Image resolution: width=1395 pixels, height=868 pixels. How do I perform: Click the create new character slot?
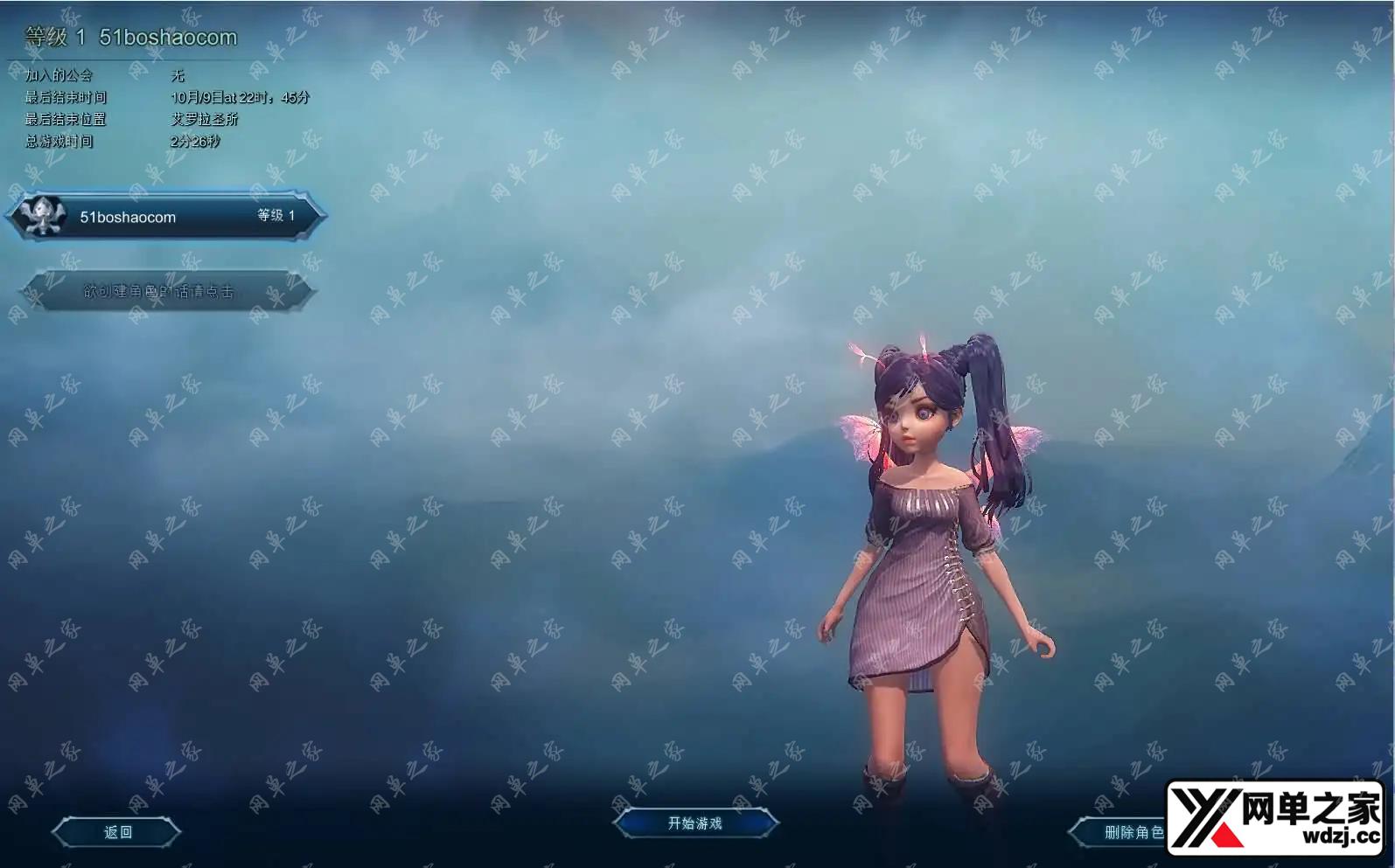point(166,291)
